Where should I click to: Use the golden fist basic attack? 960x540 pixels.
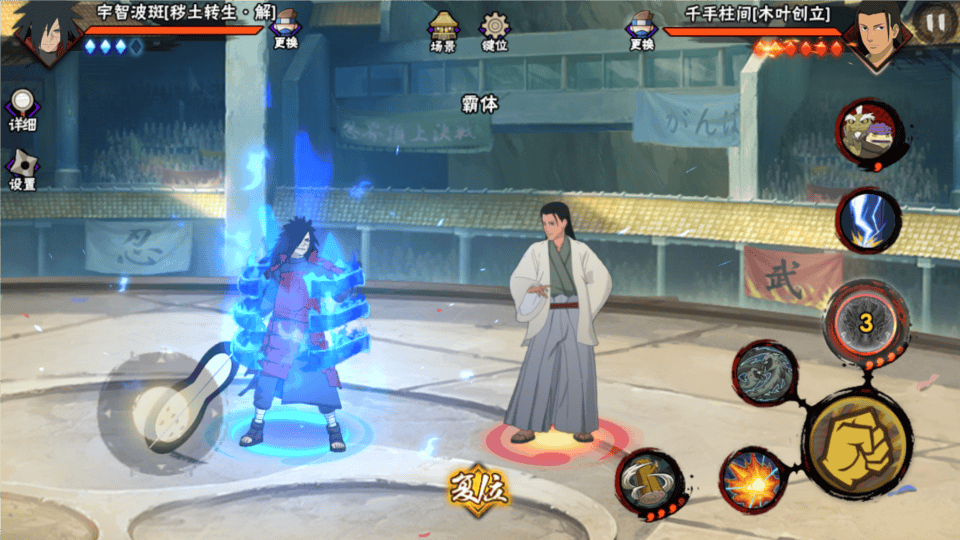858,442
